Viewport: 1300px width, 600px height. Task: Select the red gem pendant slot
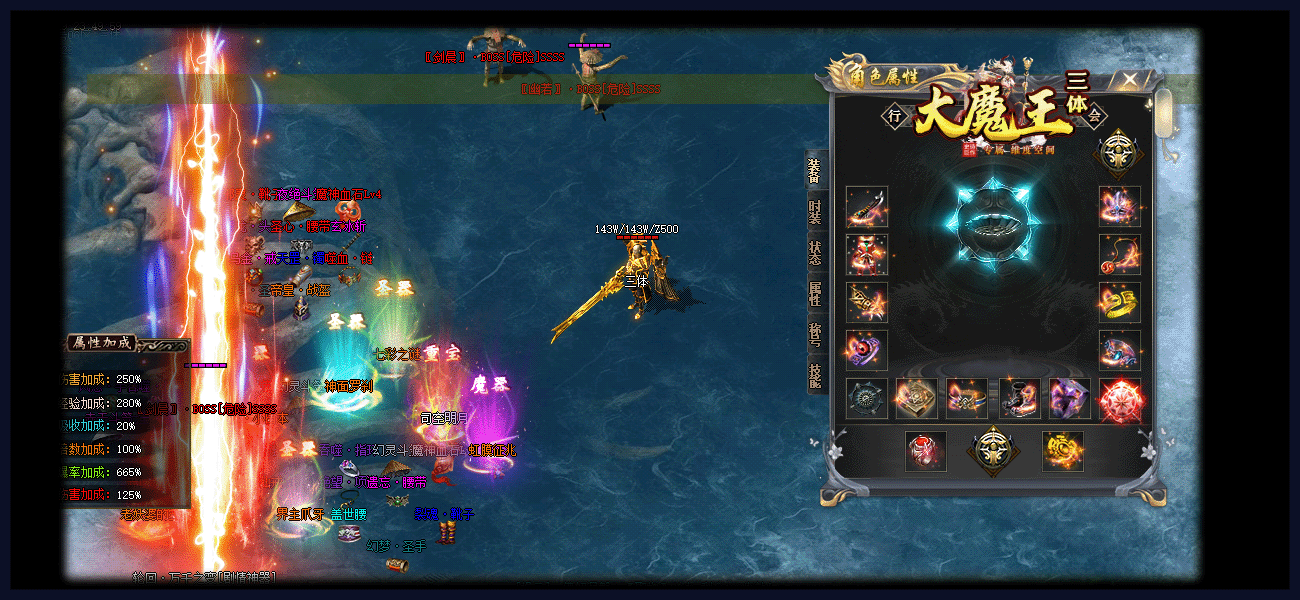pyautogui.click(x=926, y=451)
